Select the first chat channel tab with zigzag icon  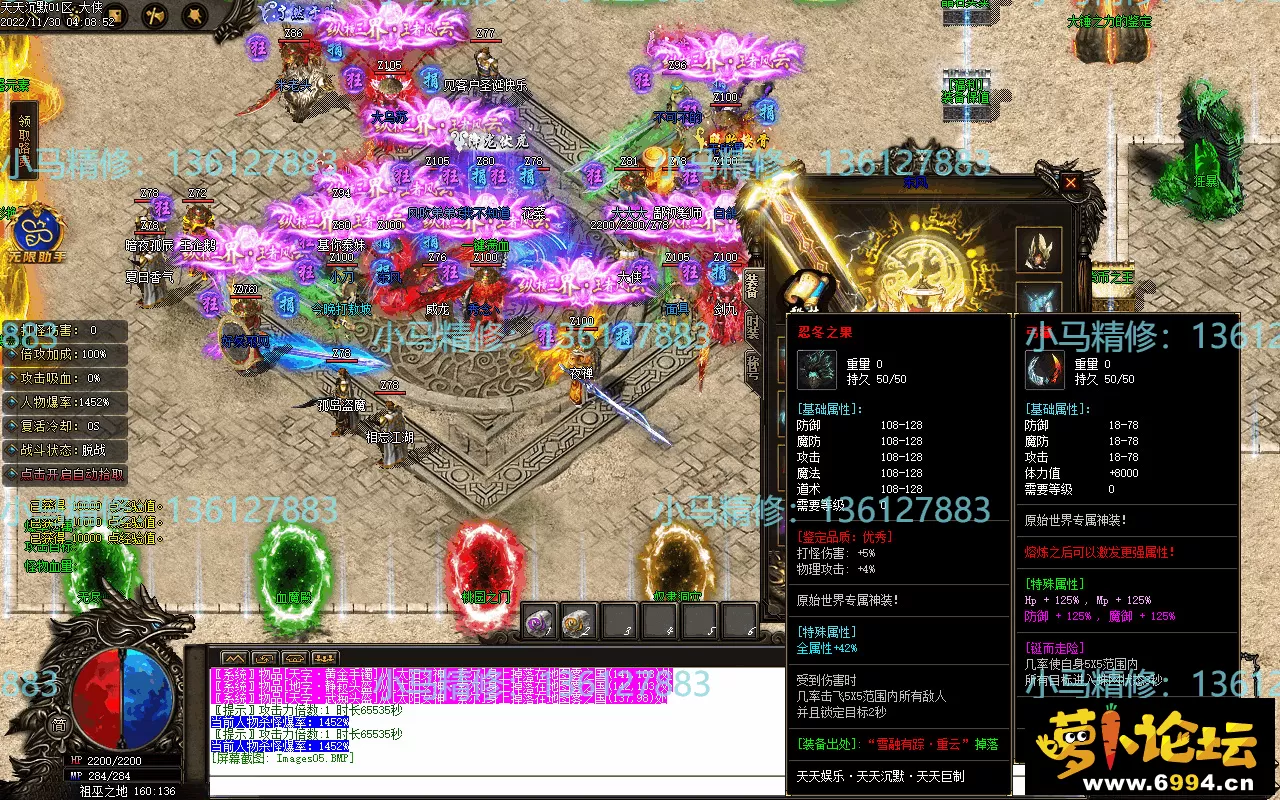click(x=233, y=657)
